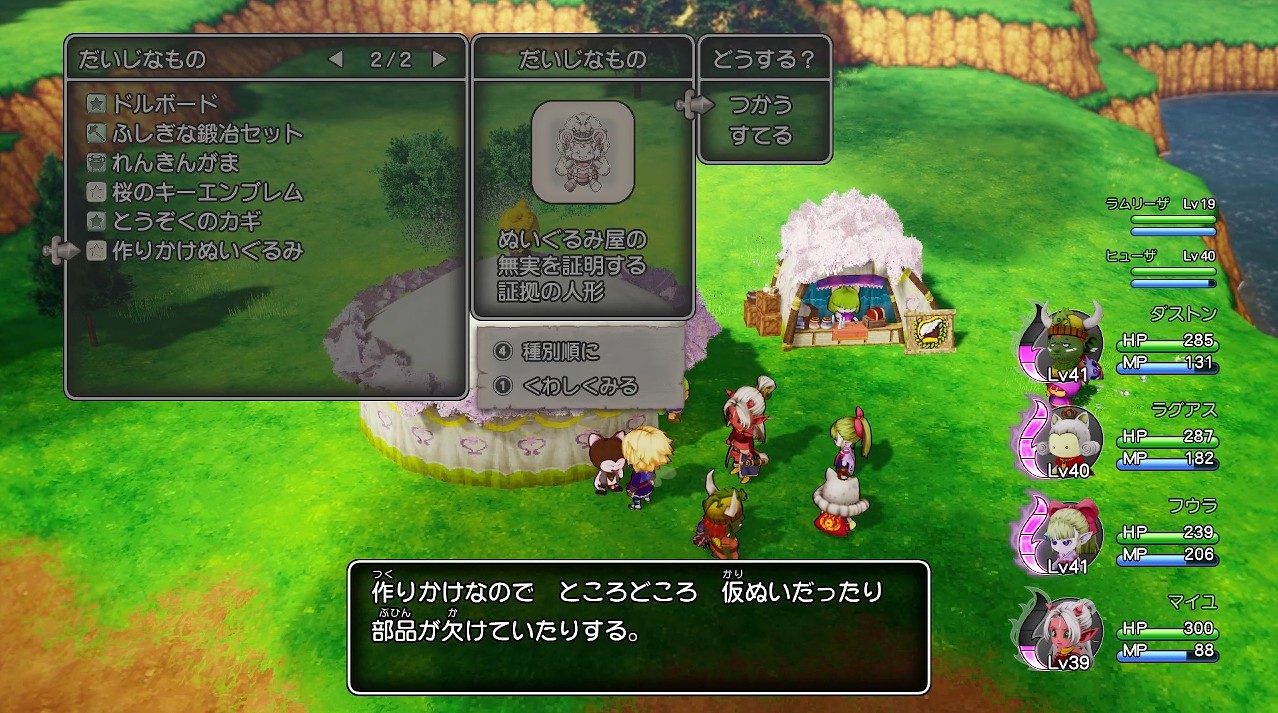This screenshot has height=713, width=1278.
Task: Select the れんきんがま item
Action: pyautogui.click(x=176, y=162)
